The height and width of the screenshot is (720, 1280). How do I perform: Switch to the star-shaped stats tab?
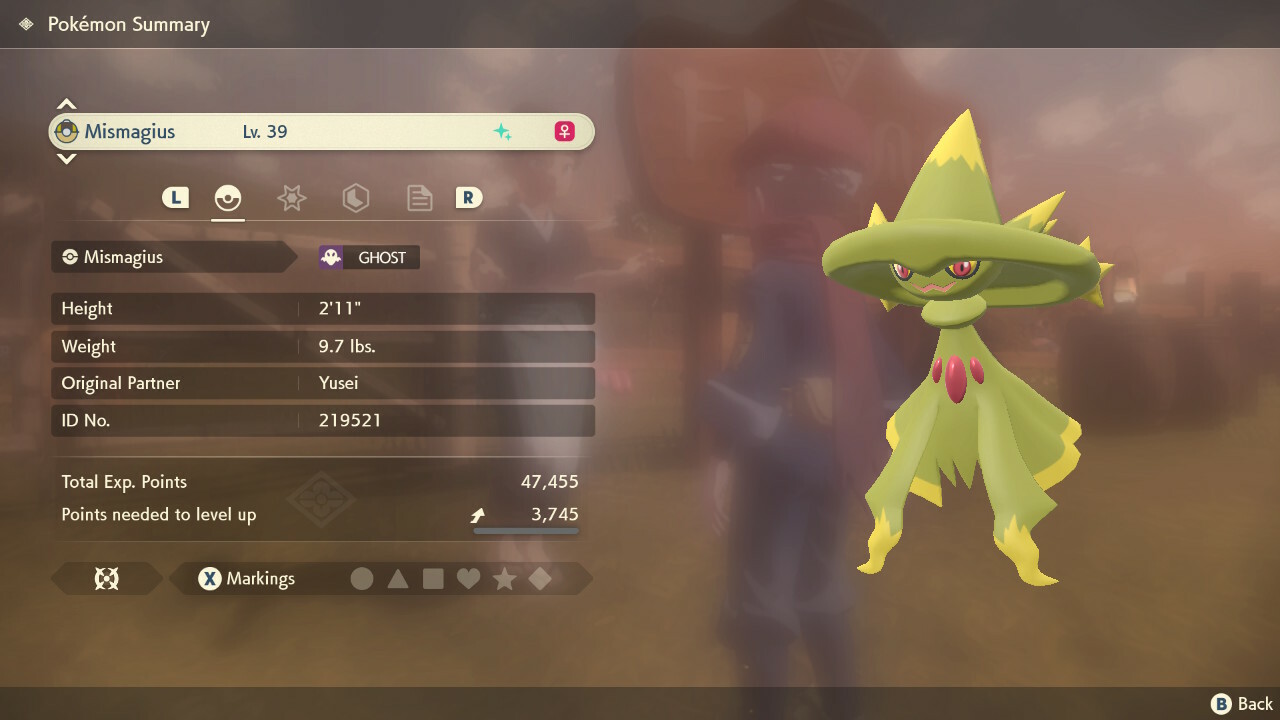pos(291,198)
